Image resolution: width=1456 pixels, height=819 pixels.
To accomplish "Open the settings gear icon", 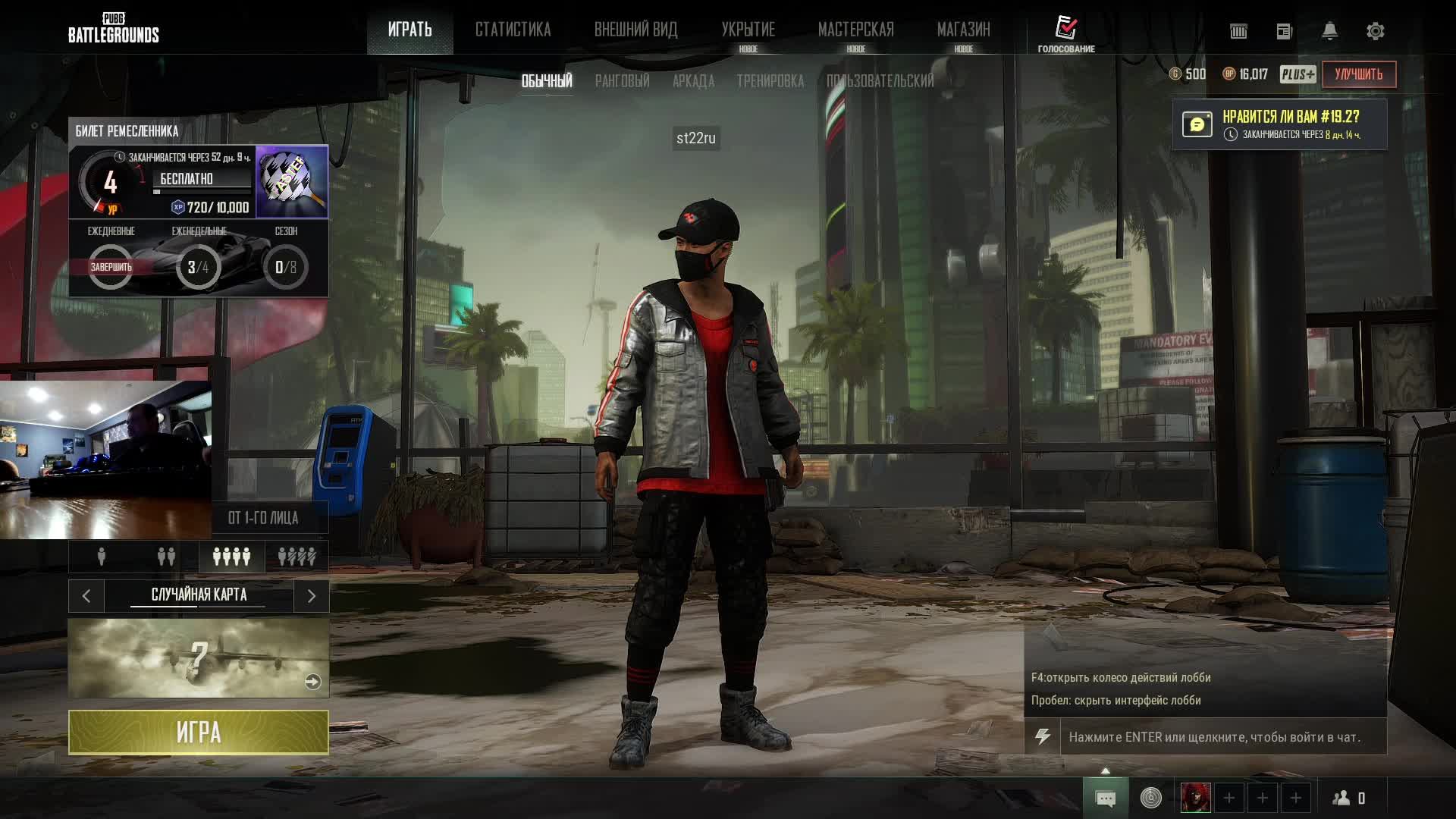I will click(x=1375, y=31).
